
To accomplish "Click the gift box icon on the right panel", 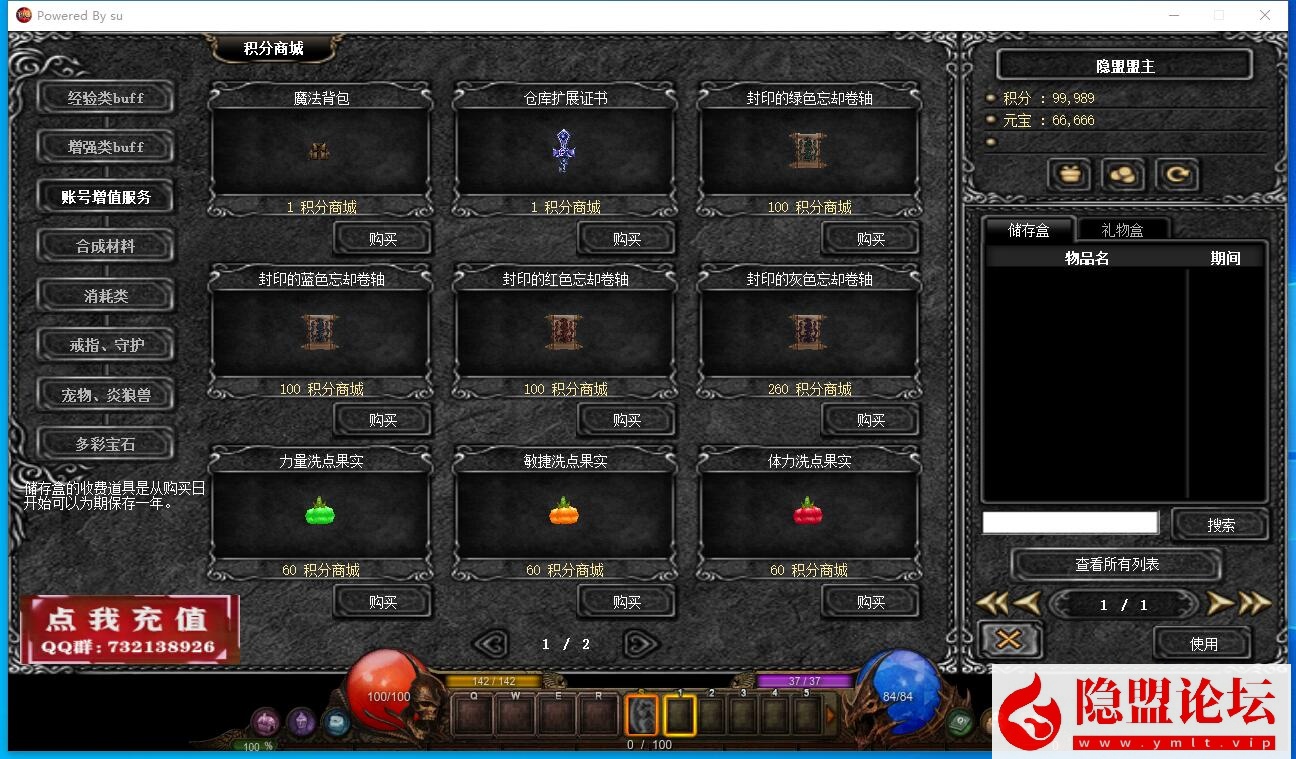I will pyautogui.click(x=1069, y=174).
